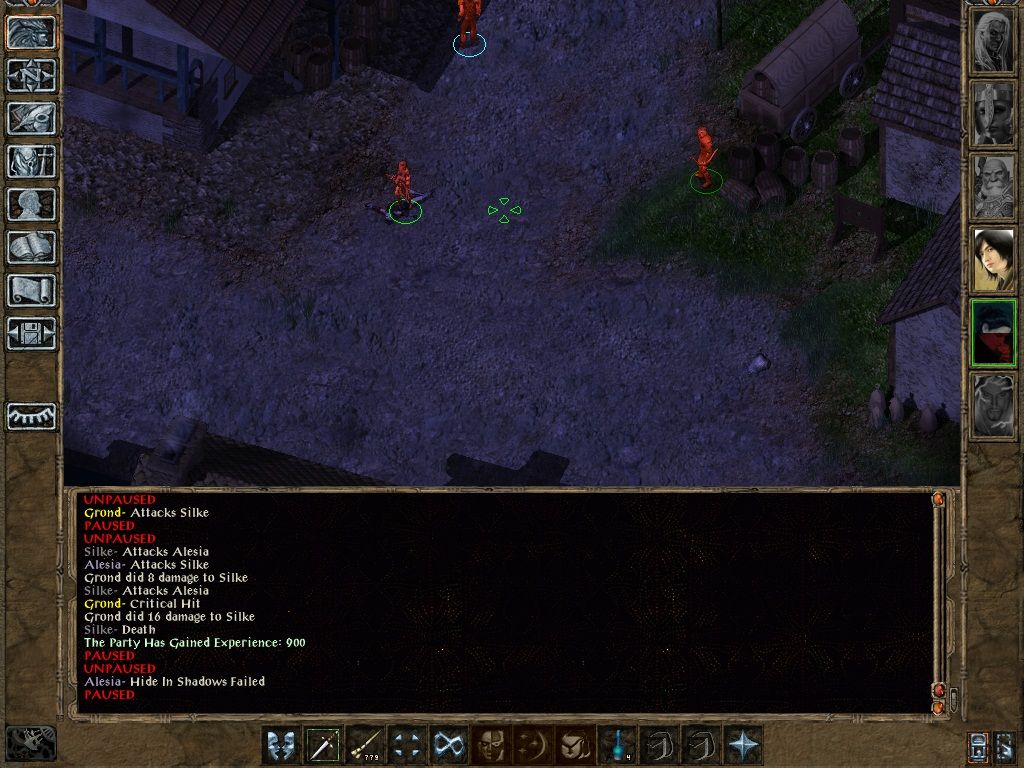Click the stealth mask button
This screenshot has width=1024, height=768.
489,745
